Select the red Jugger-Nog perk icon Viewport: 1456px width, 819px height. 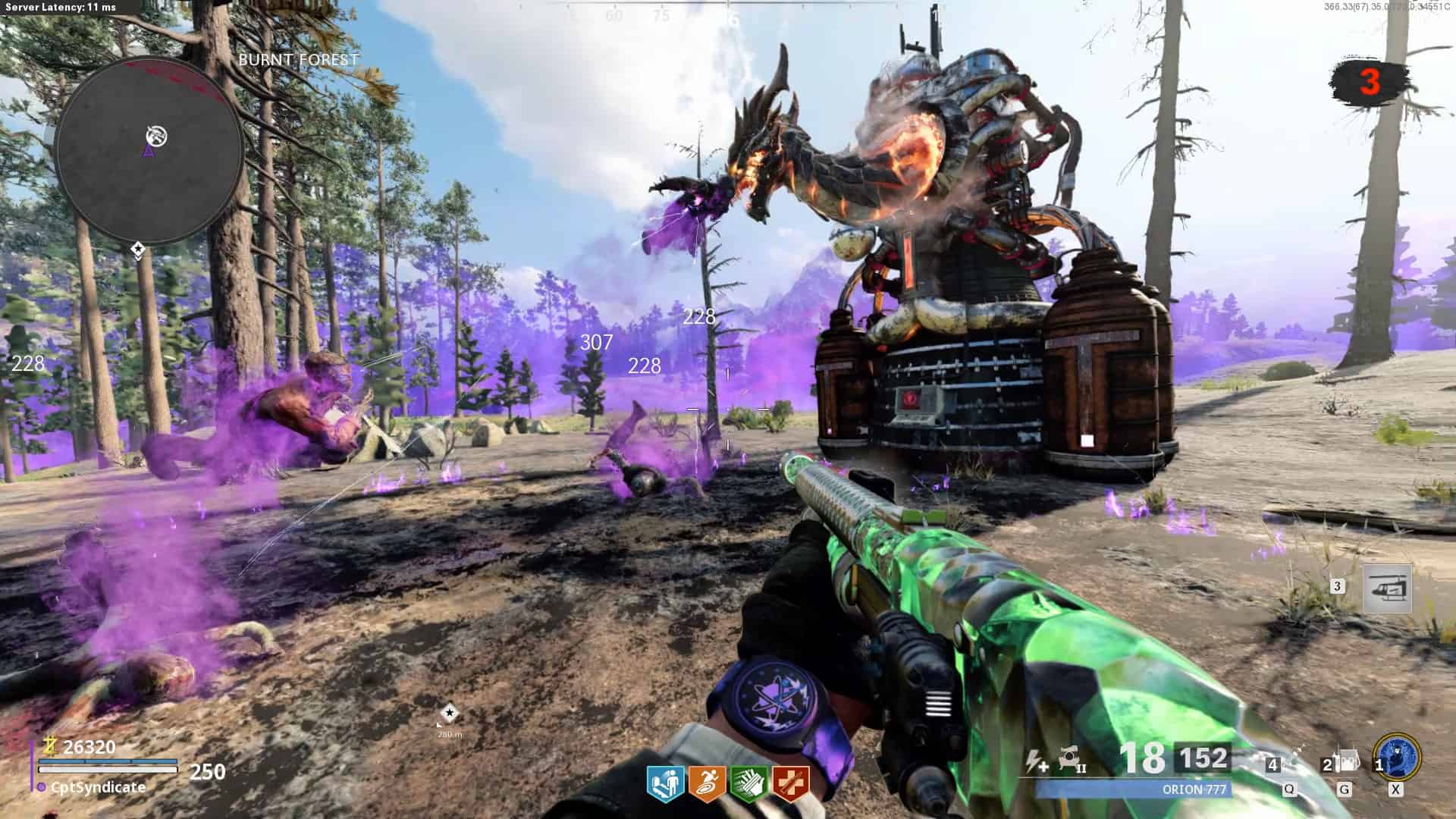tap(790, 784)
